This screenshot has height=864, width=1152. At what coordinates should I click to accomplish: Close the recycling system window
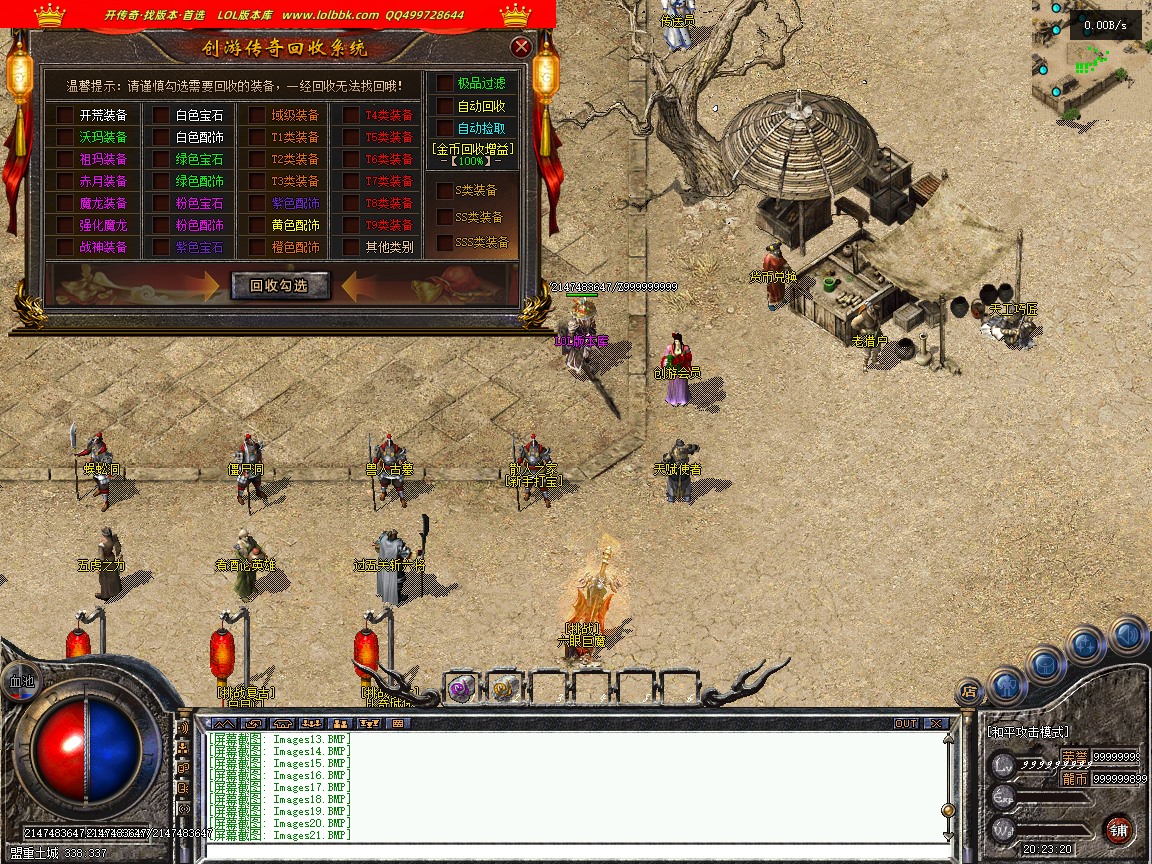coord(520,47)
